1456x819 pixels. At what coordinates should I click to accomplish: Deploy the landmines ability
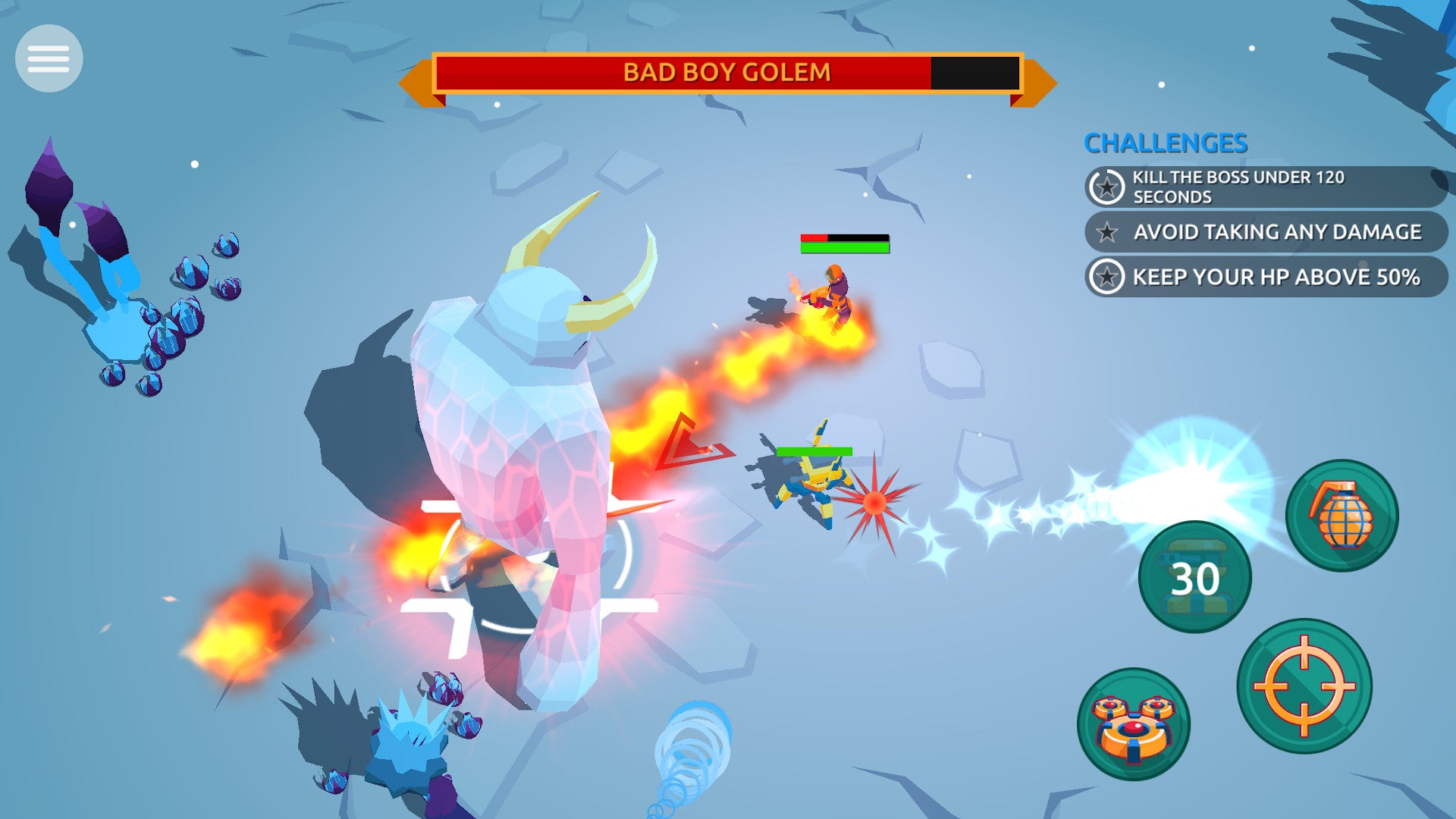click(1133, 724)
